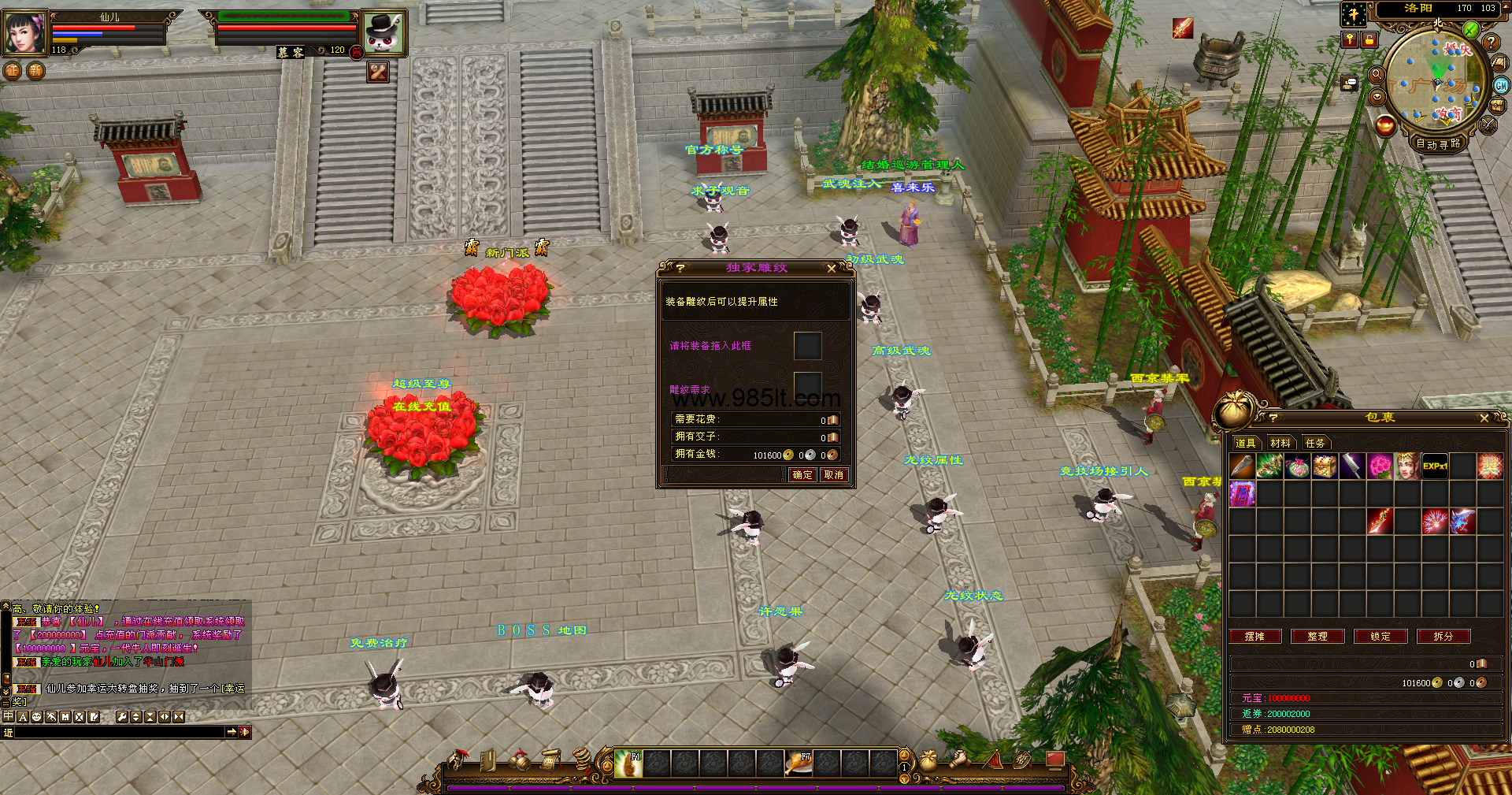Click the 锁定 lock button
1512x795 pixels.
click(1380, 637)
